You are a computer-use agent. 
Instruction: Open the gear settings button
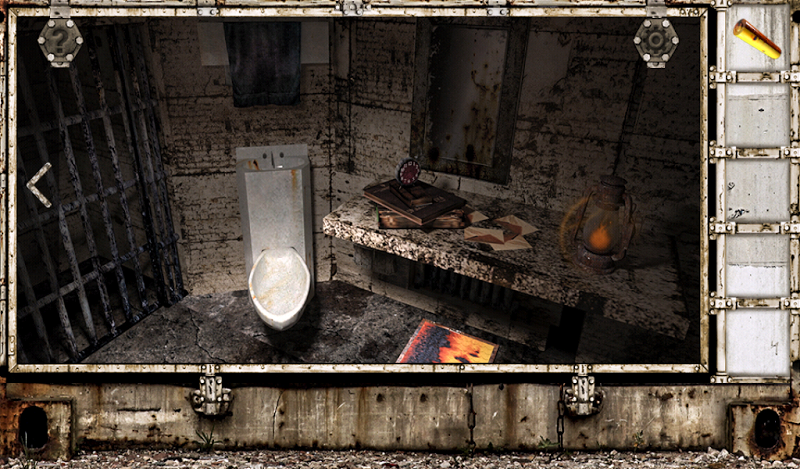pos(656,42)
